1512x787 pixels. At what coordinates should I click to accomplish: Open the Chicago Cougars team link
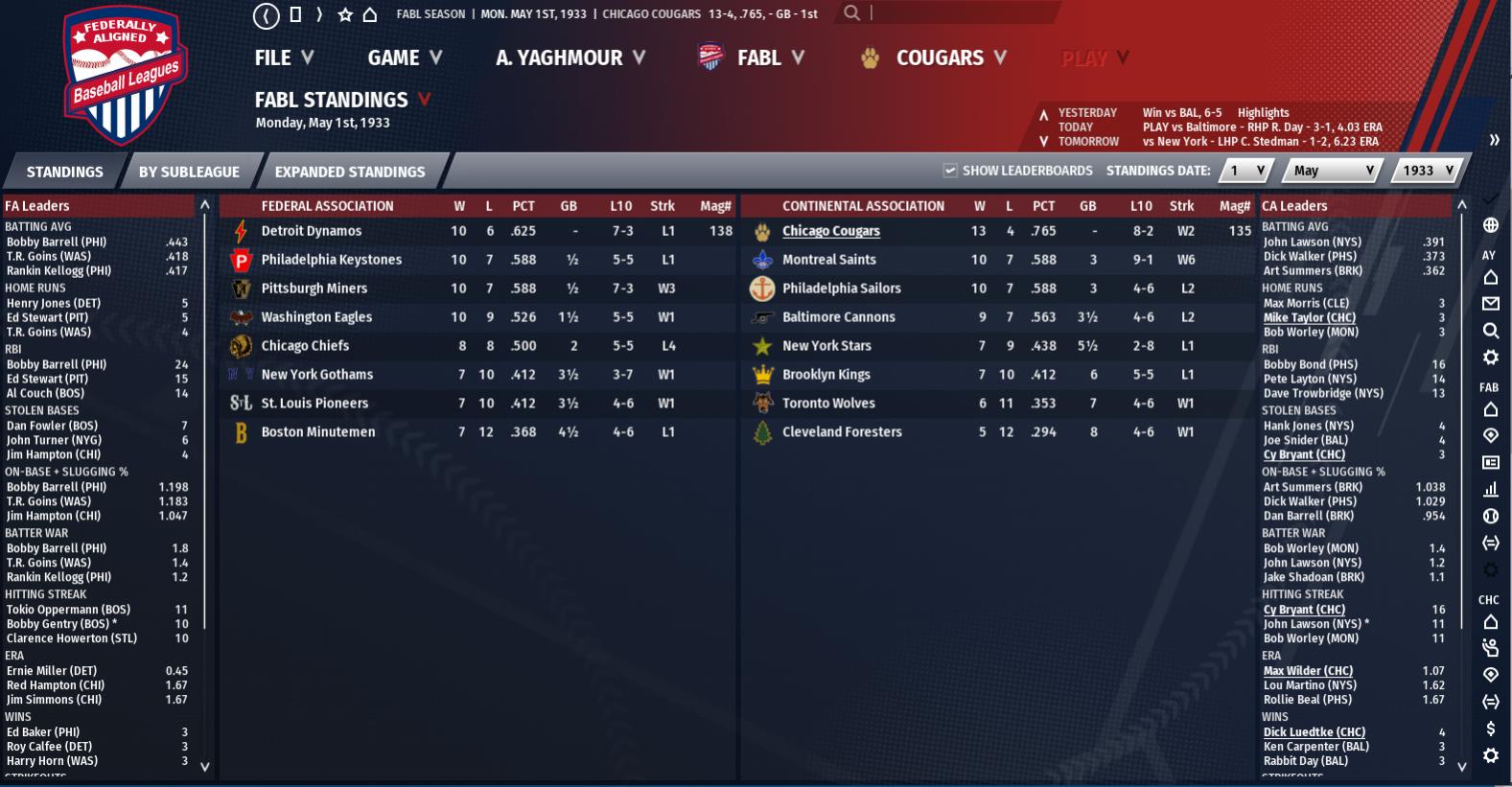[830, 231]
